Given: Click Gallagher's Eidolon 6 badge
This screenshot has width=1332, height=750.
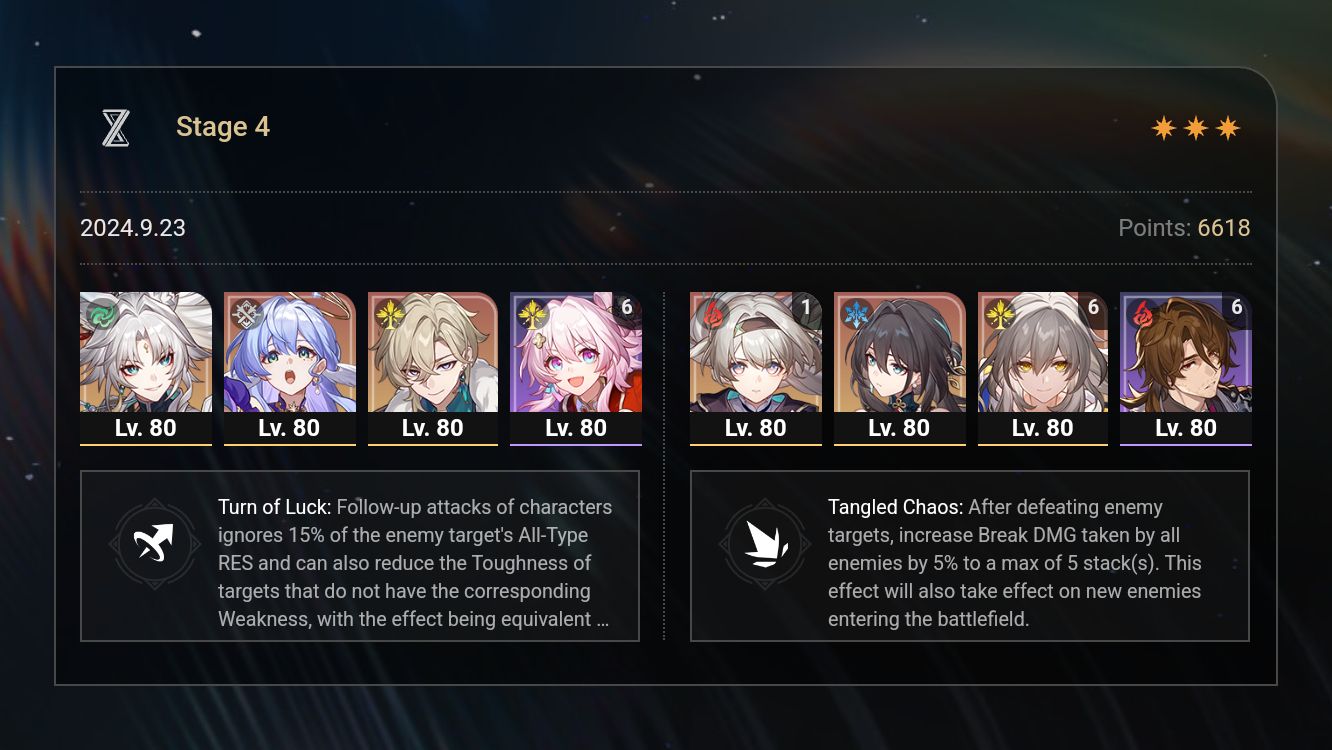Looking at the screenshot, I should [1237, 308].
